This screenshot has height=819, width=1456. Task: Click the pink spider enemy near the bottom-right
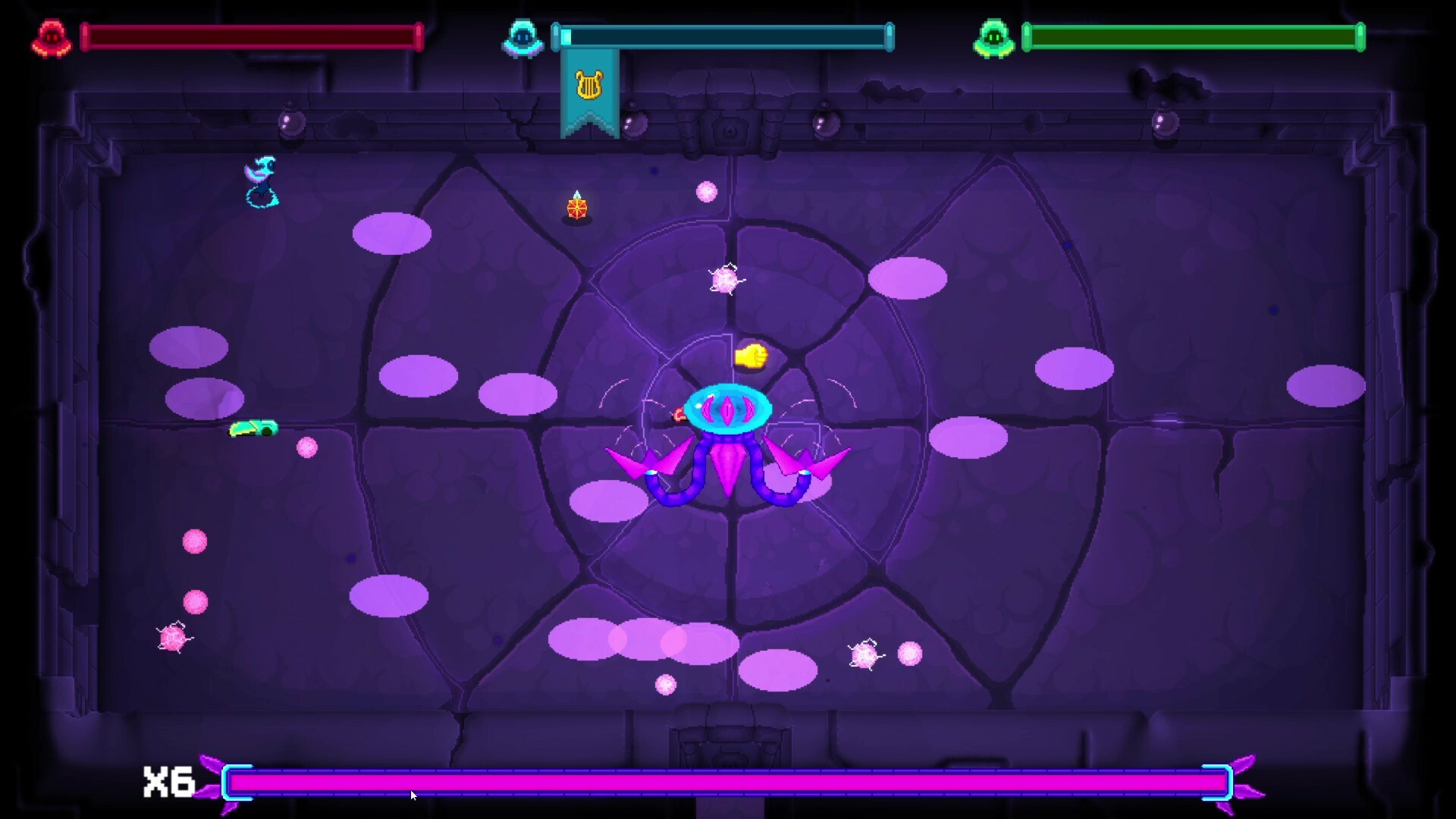click(863, 653)
